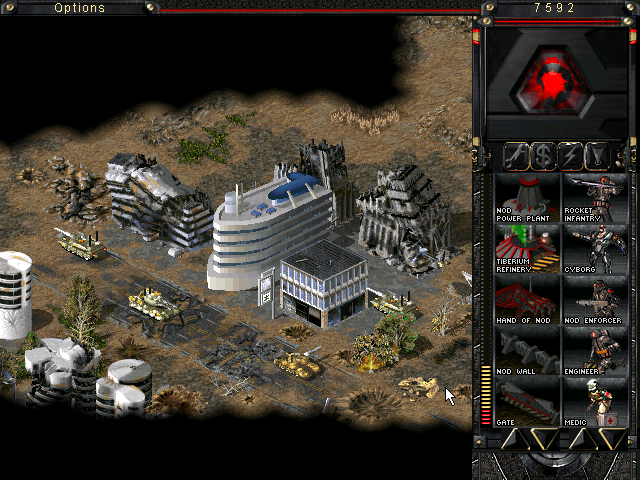Viewport: 640px width, 480px height.
Task: Queue a Nod Enforcer for training
Action: 595,299
